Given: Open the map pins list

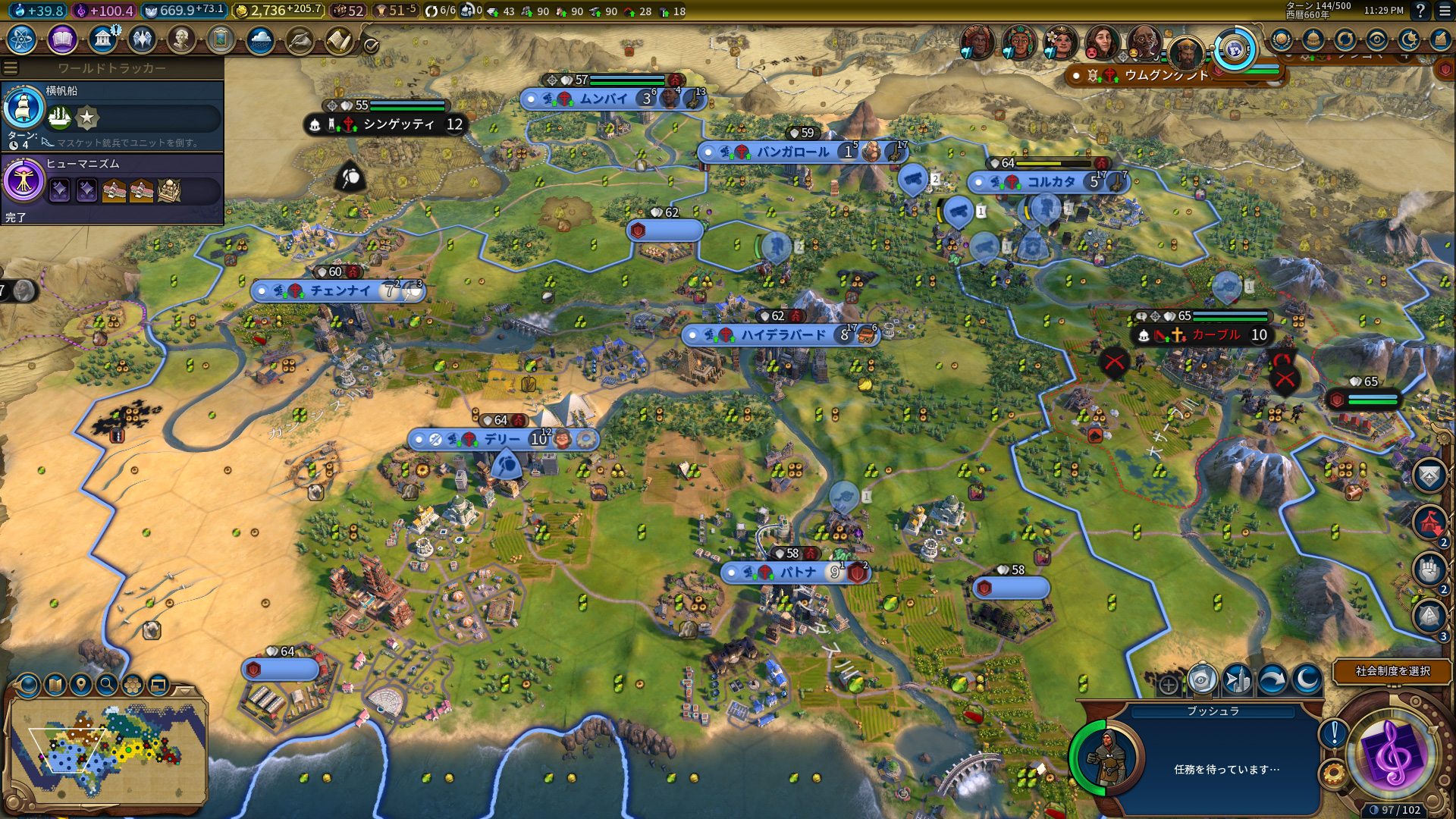Looking at the screenshot, I should click(80, 685).
